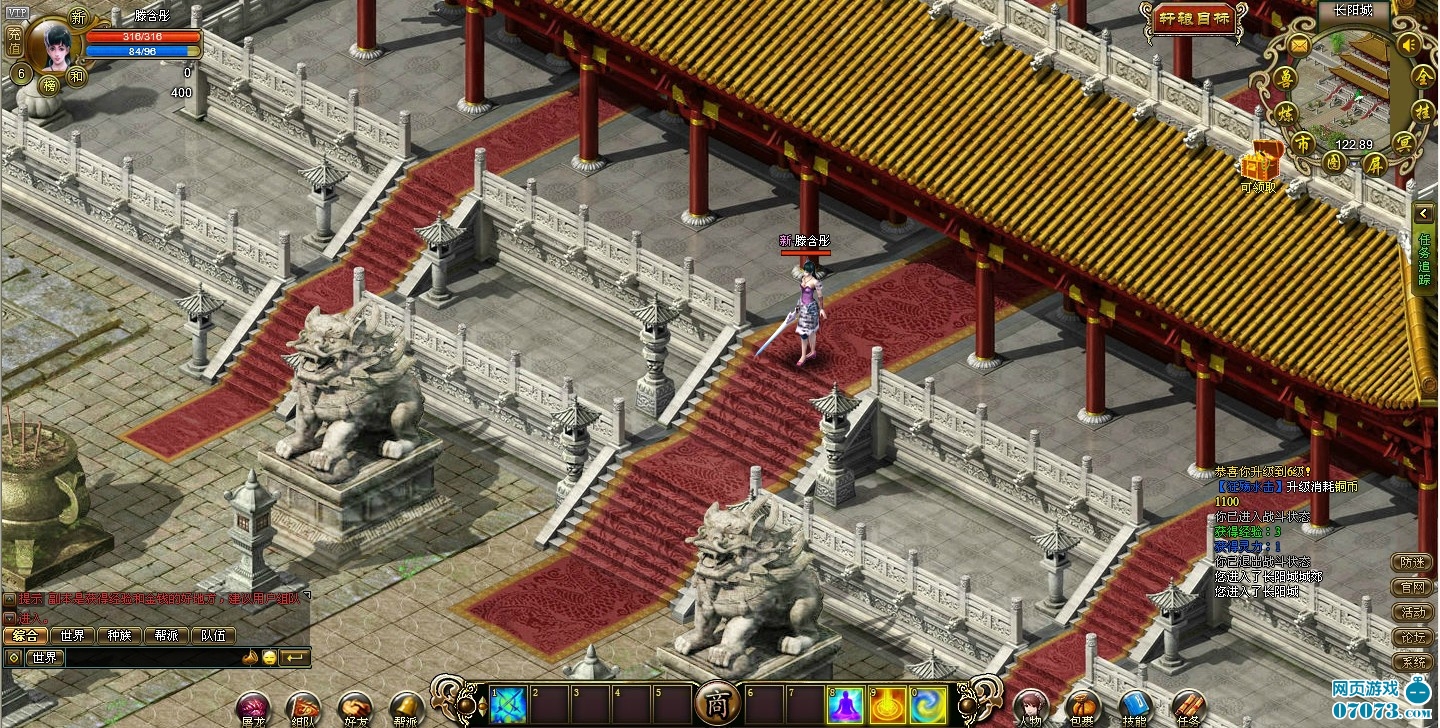
Task: Open the mail envelope icon
Action: point(1298,45)
